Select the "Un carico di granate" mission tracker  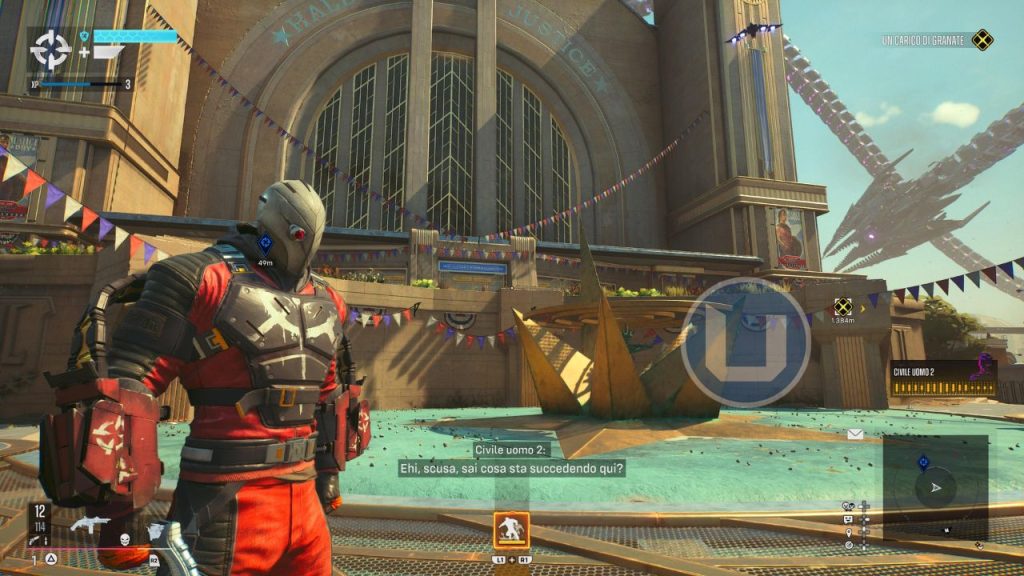click(x=937, y=40)
